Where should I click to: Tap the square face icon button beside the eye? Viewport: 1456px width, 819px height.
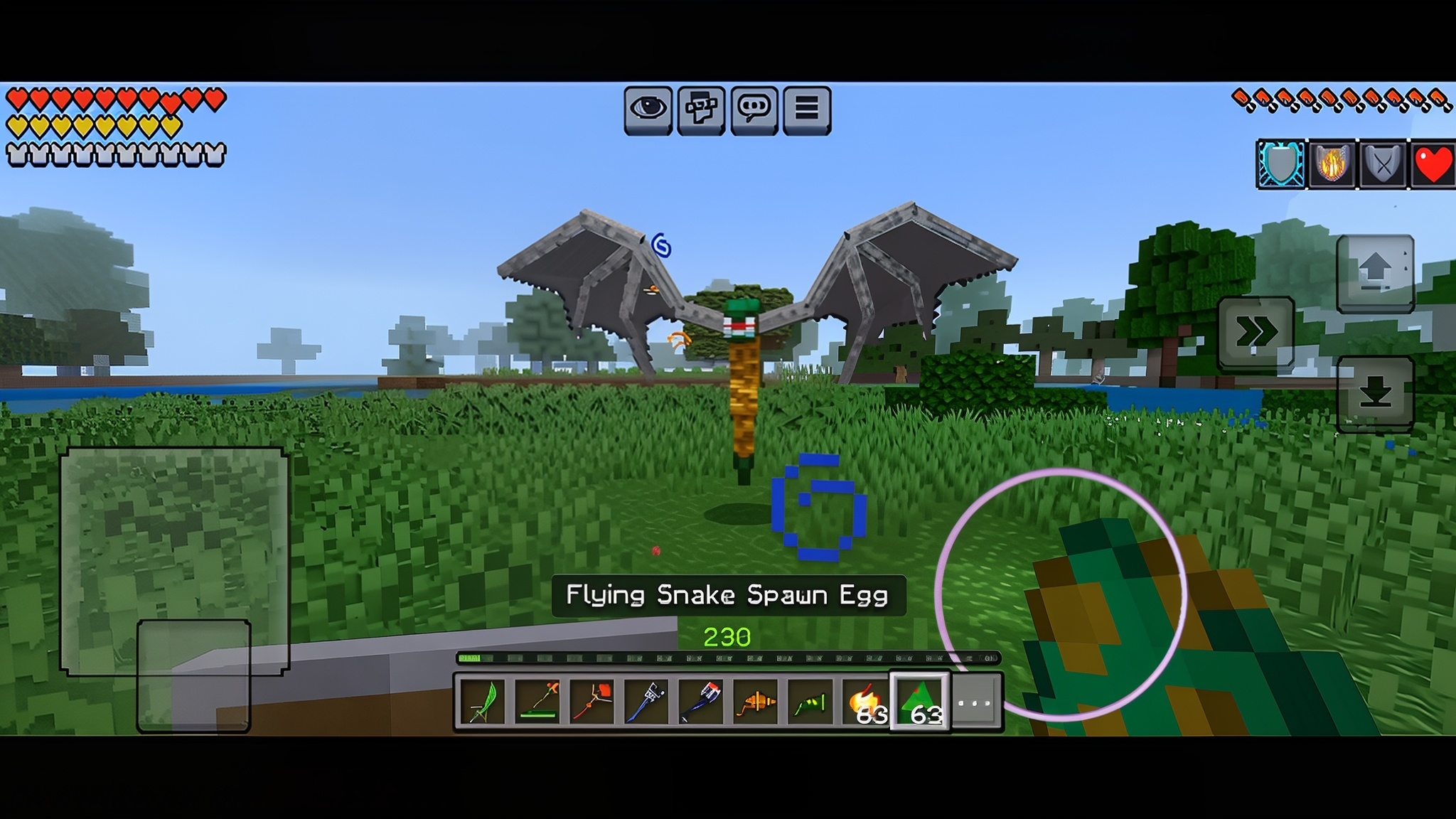point(701,109)
